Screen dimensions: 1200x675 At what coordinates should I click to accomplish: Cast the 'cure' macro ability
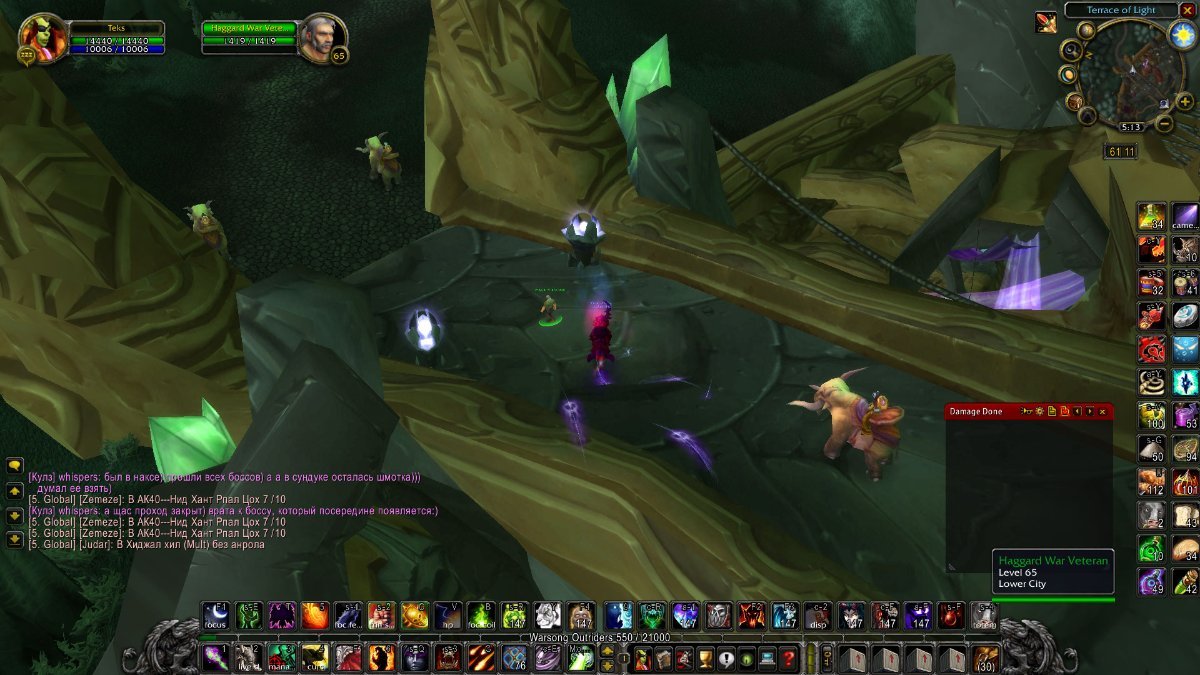pyautogui.click(x=314, y=657)
